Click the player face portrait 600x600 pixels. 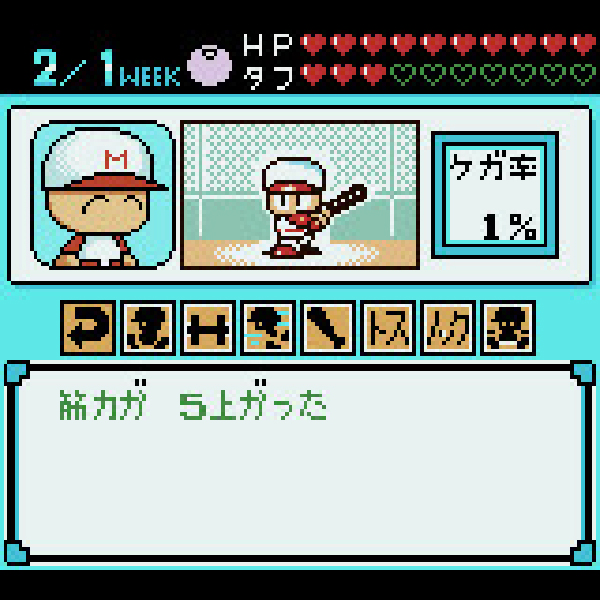tap(103, 196)
